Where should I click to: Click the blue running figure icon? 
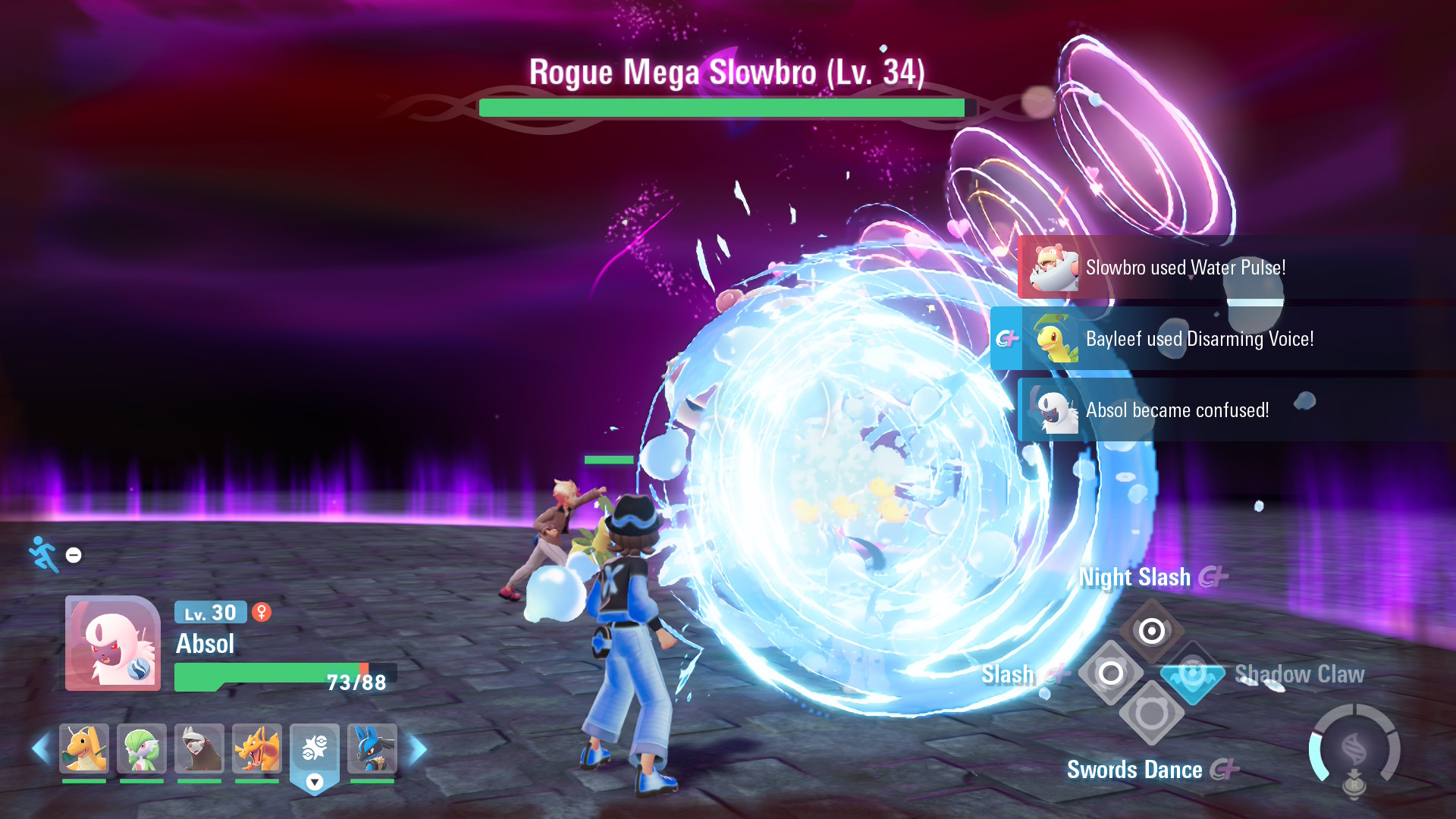pos(44,554)
